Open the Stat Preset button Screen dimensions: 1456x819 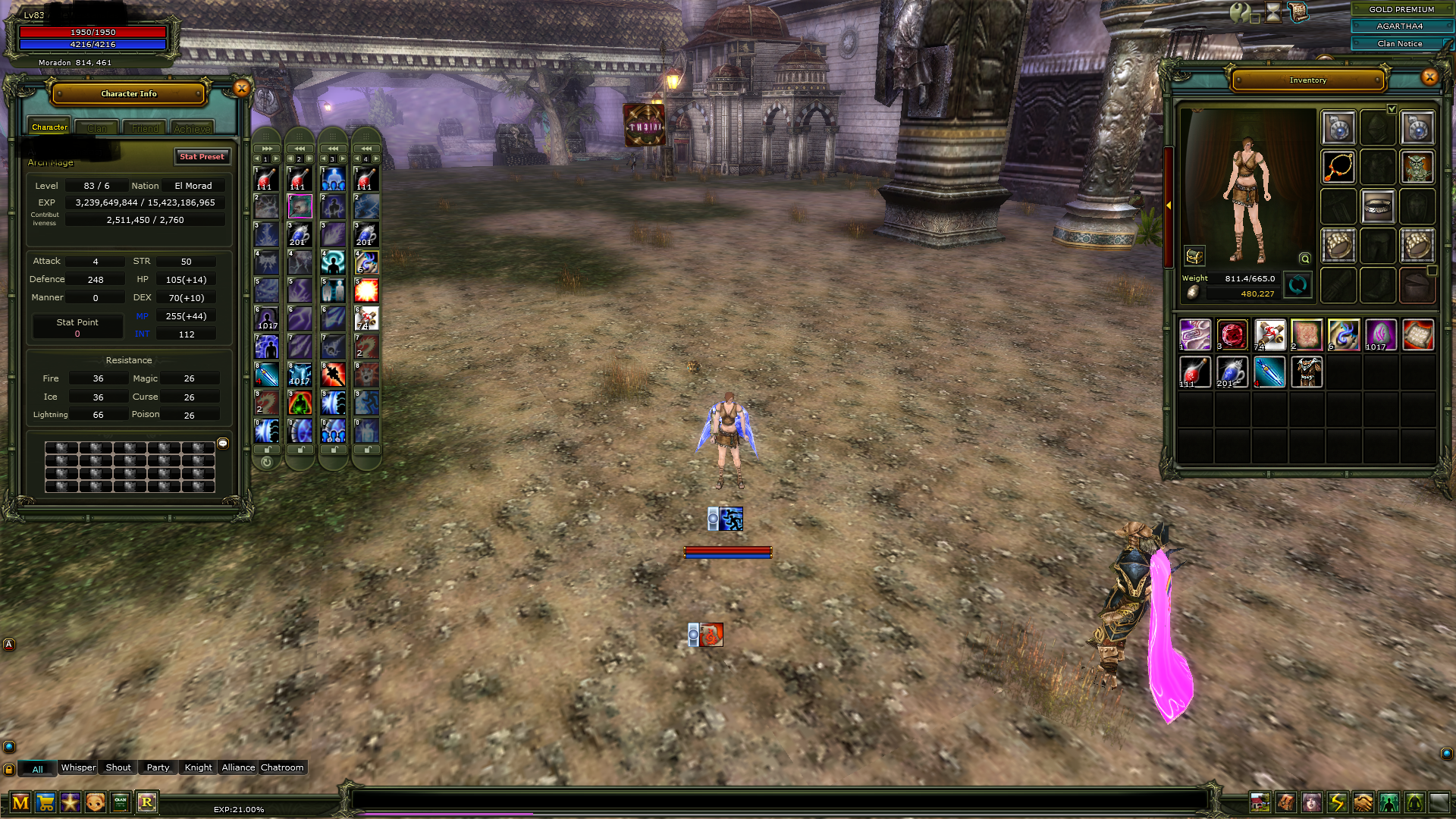click(x=202, y=156)
